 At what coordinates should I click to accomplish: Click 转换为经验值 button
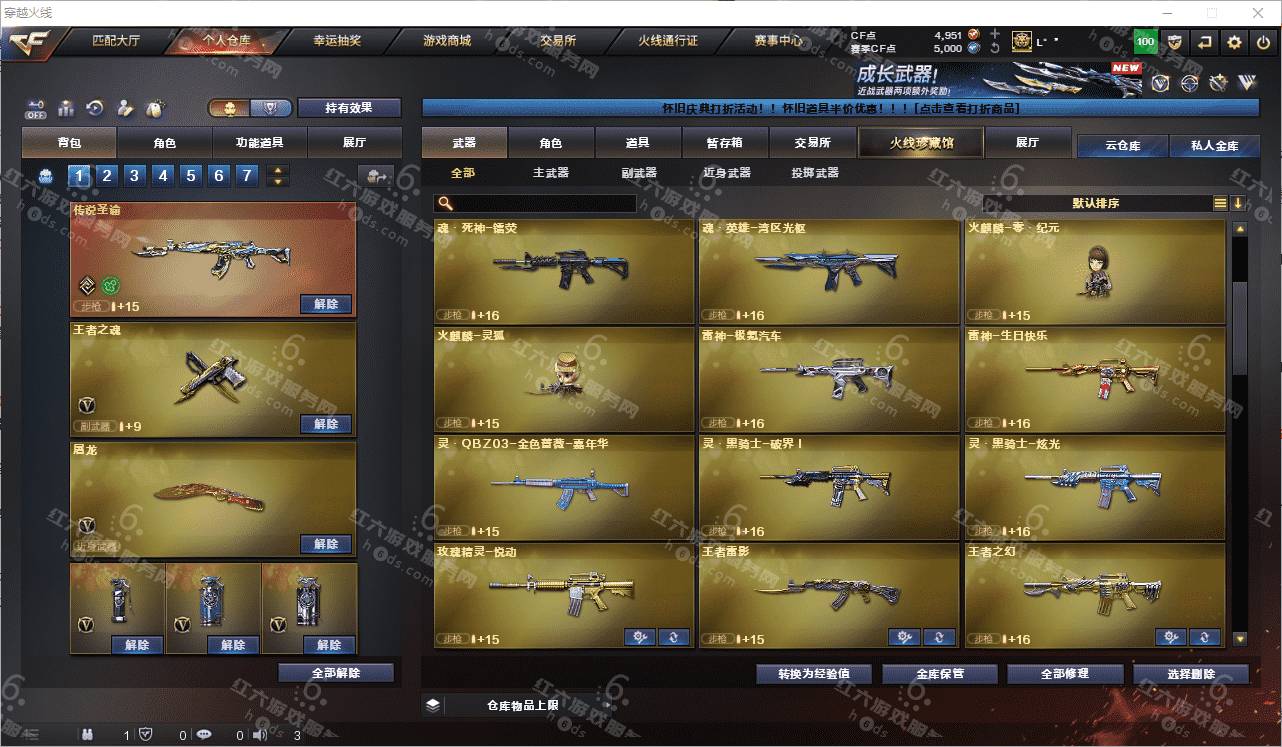click(x=813, y=674)
